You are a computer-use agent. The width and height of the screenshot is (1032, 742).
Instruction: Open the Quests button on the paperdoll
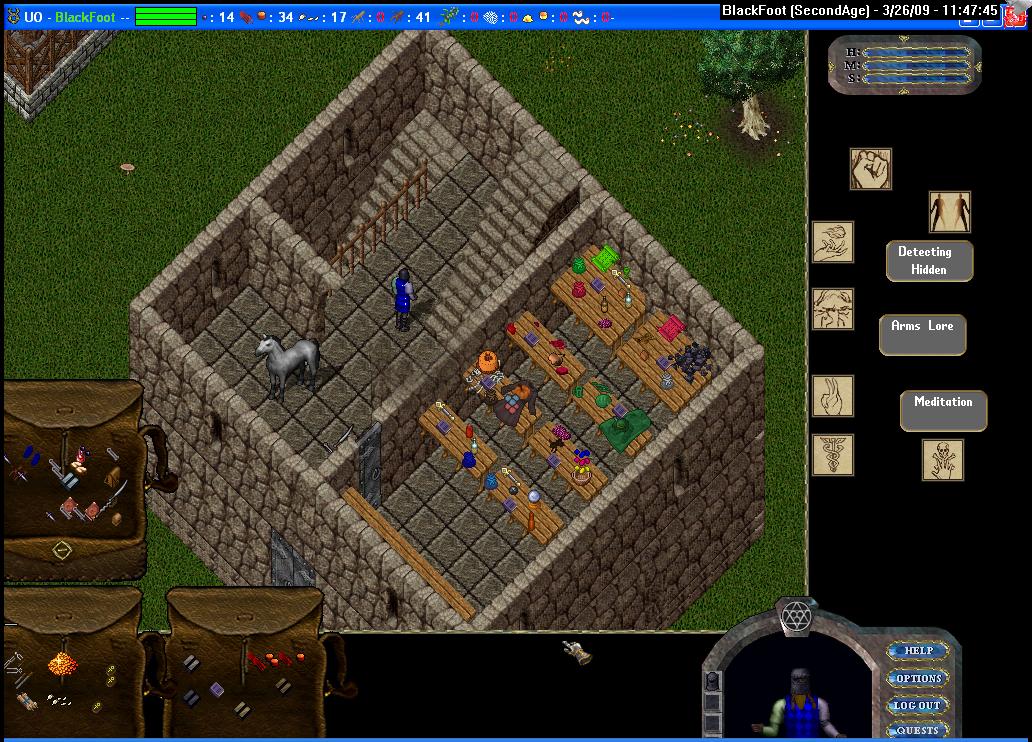[917, 730]
